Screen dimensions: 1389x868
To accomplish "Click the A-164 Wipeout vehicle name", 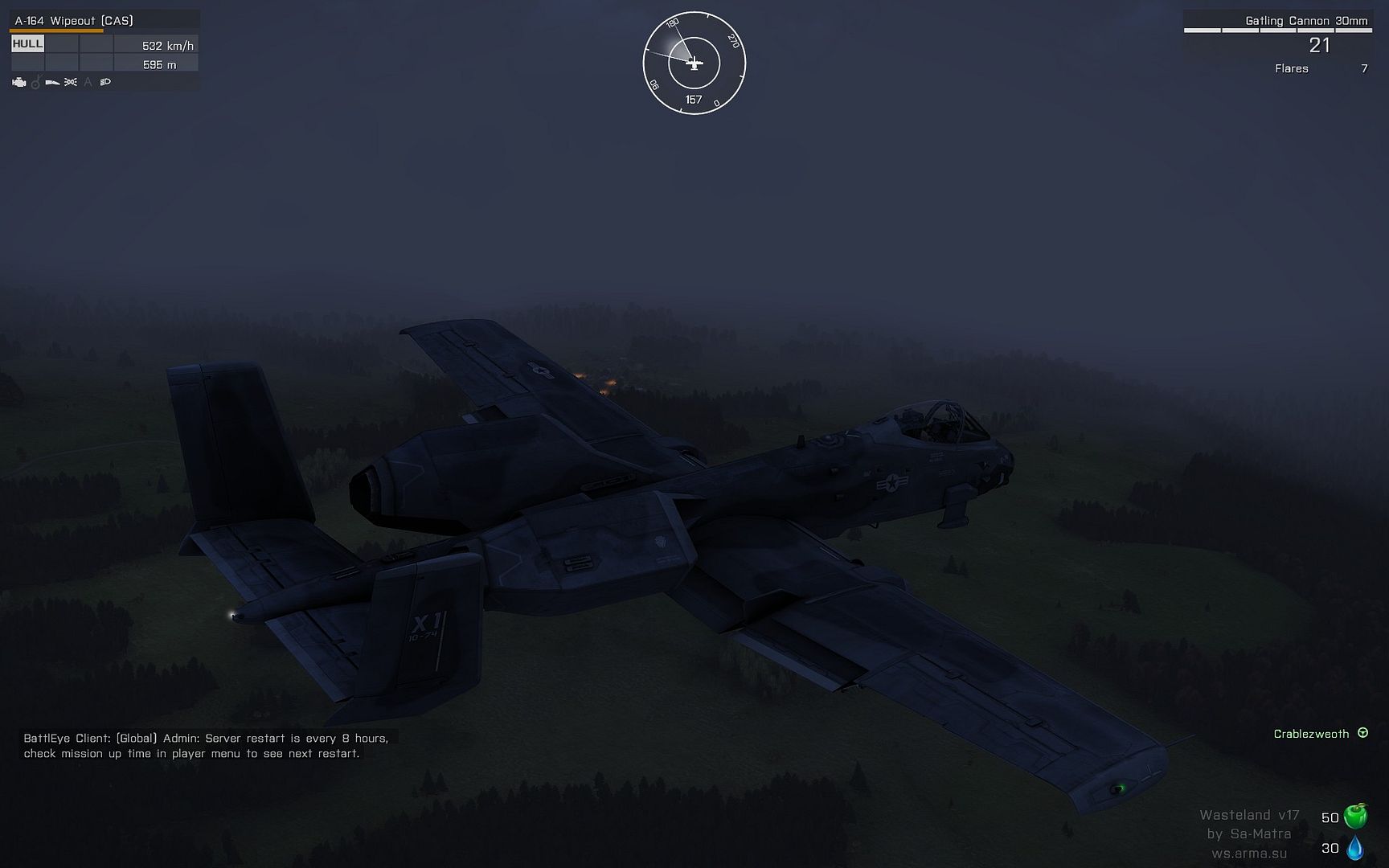I will pyautogui.click(x=74, y=21).
